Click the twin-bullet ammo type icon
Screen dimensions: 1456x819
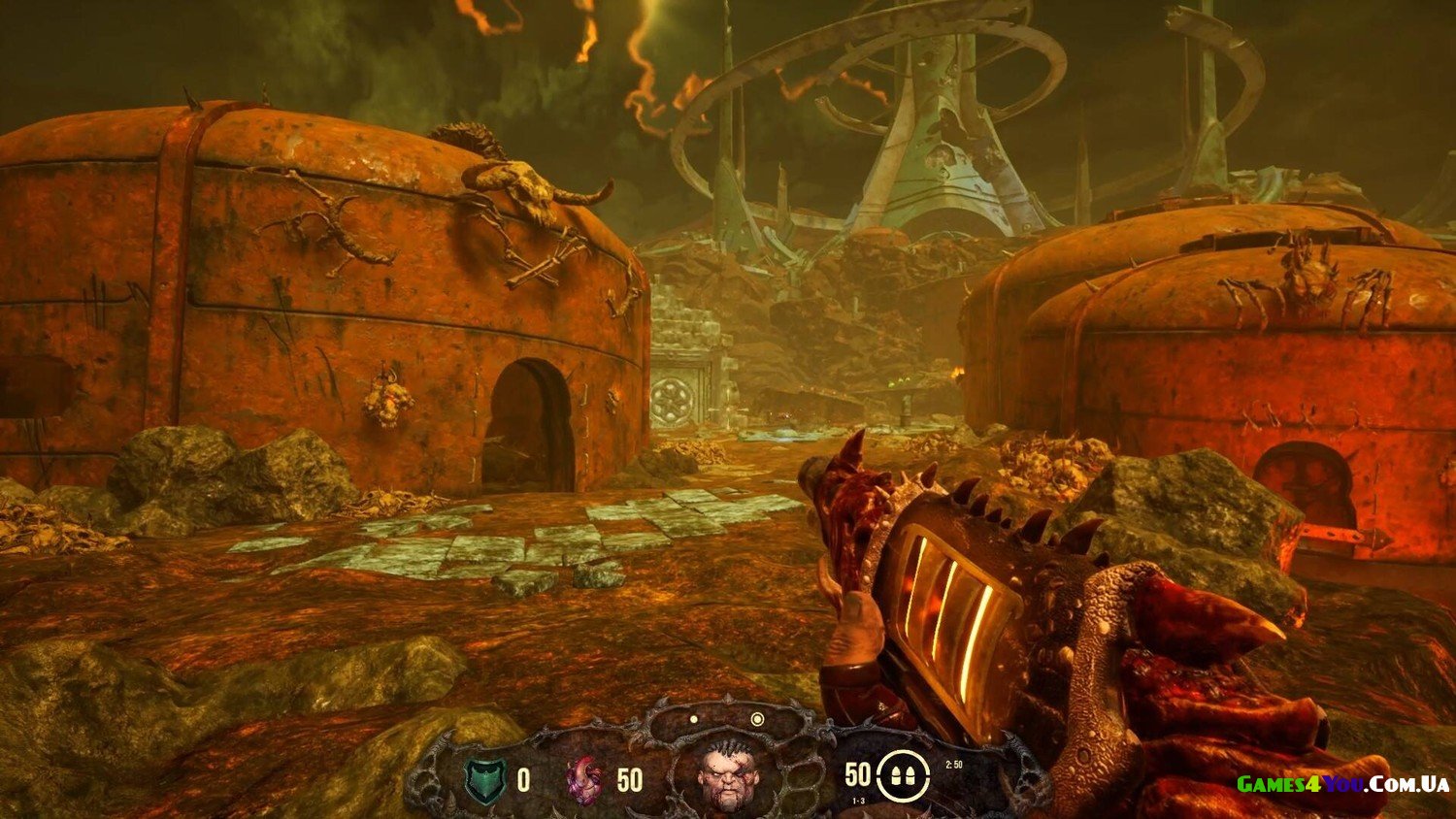pos(896,777)
